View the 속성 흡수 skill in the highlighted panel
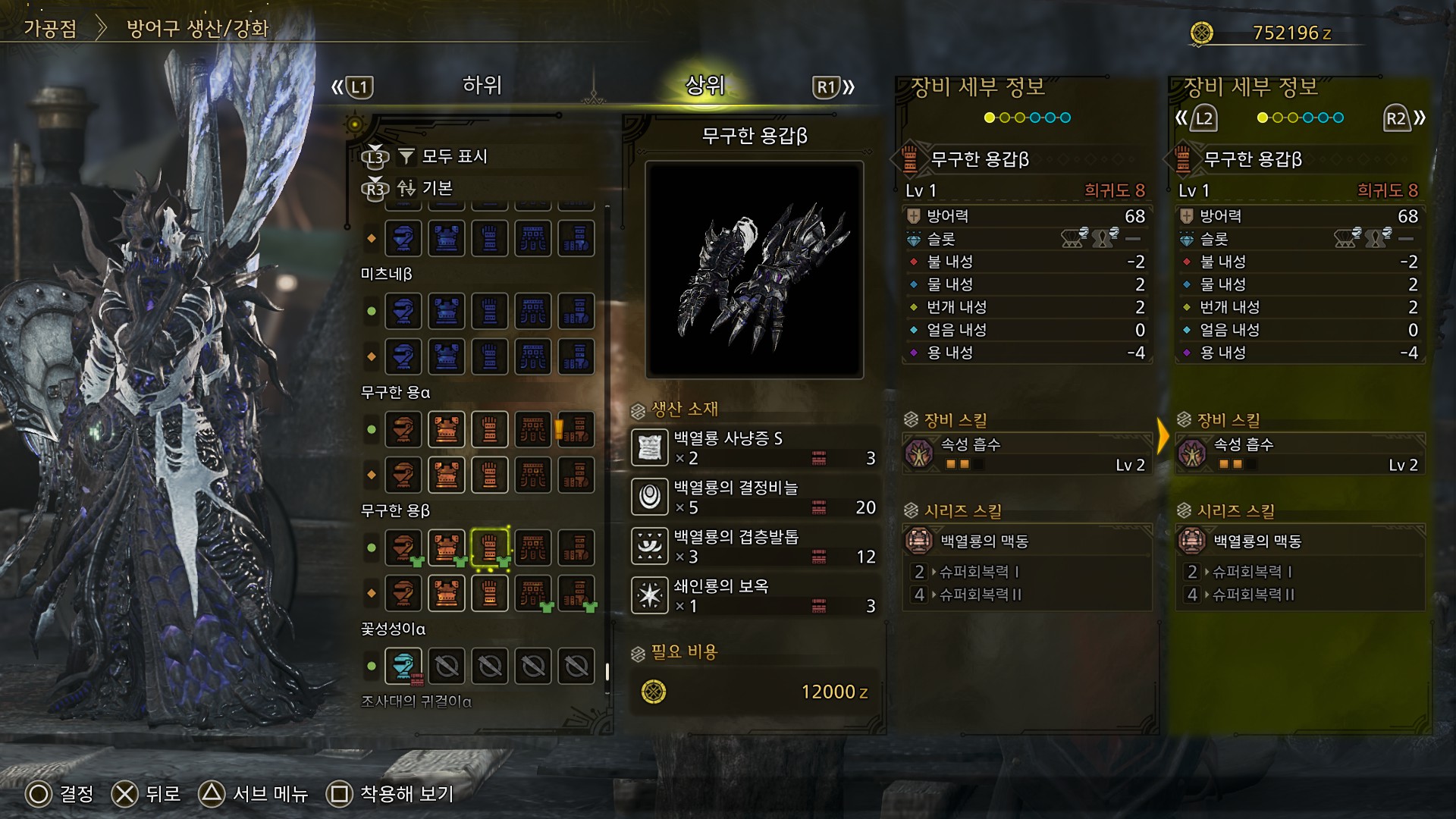The height and width of the screenshot is (819, 1456). pyautogui.click(x=1299, y=453)
